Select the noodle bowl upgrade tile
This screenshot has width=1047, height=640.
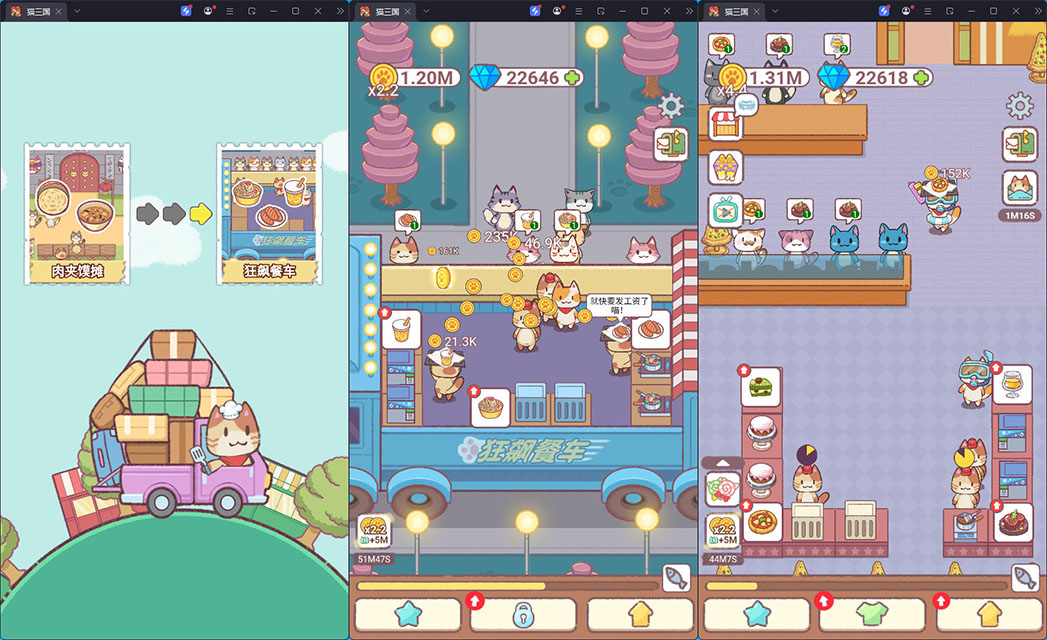click(x=491, y=408)
